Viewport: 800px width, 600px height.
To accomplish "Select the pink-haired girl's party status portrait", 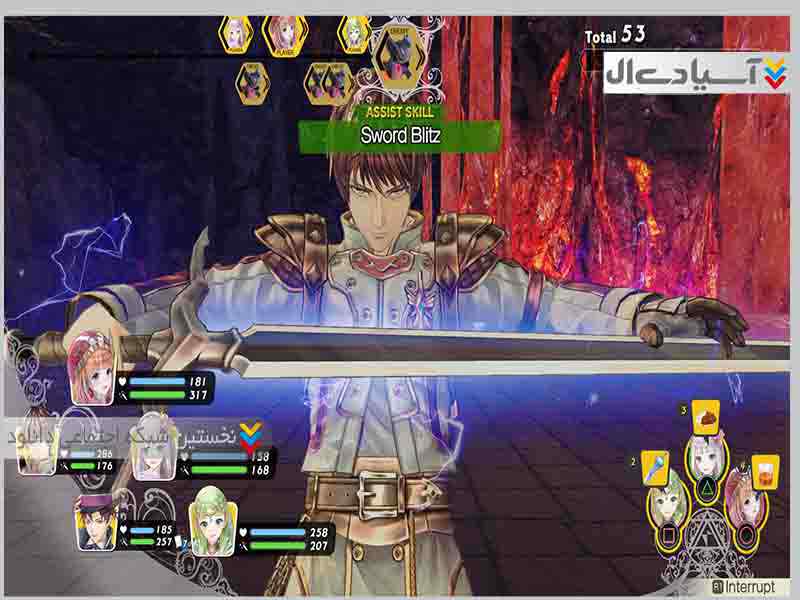I will click(93, 364).
